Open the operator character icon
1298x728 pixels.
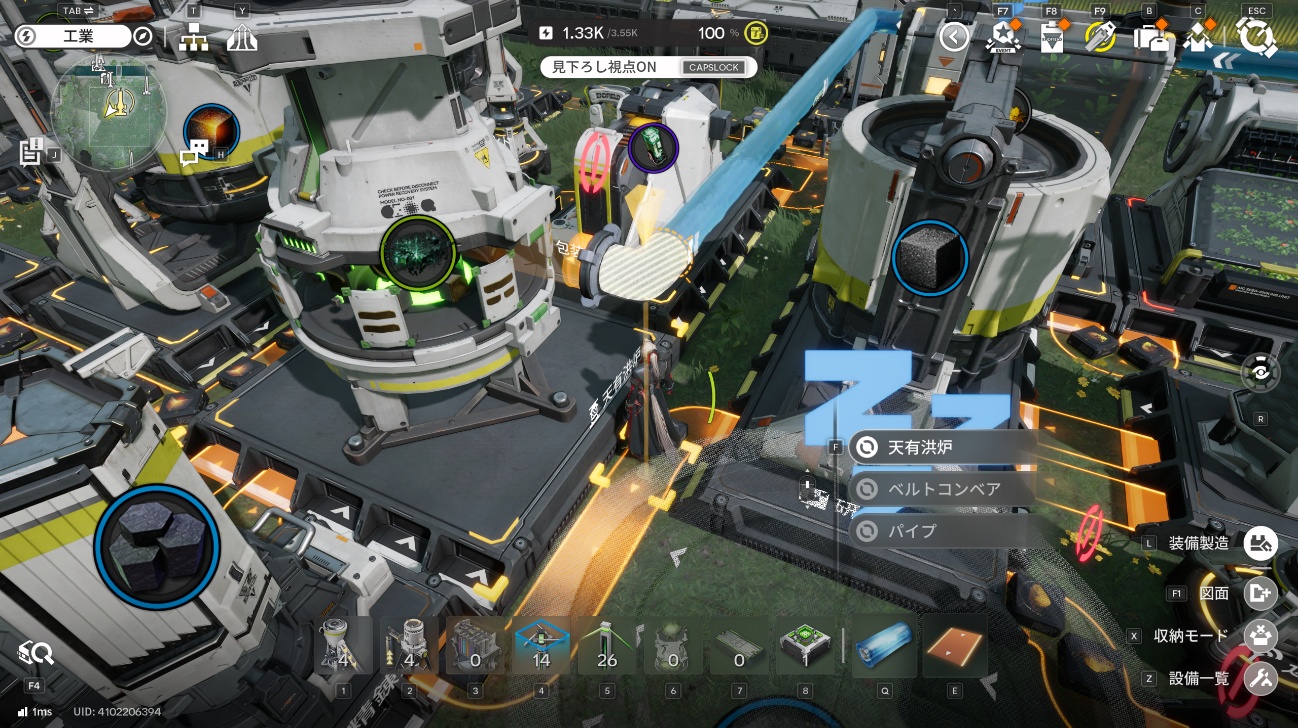[x=1199, y=37]
